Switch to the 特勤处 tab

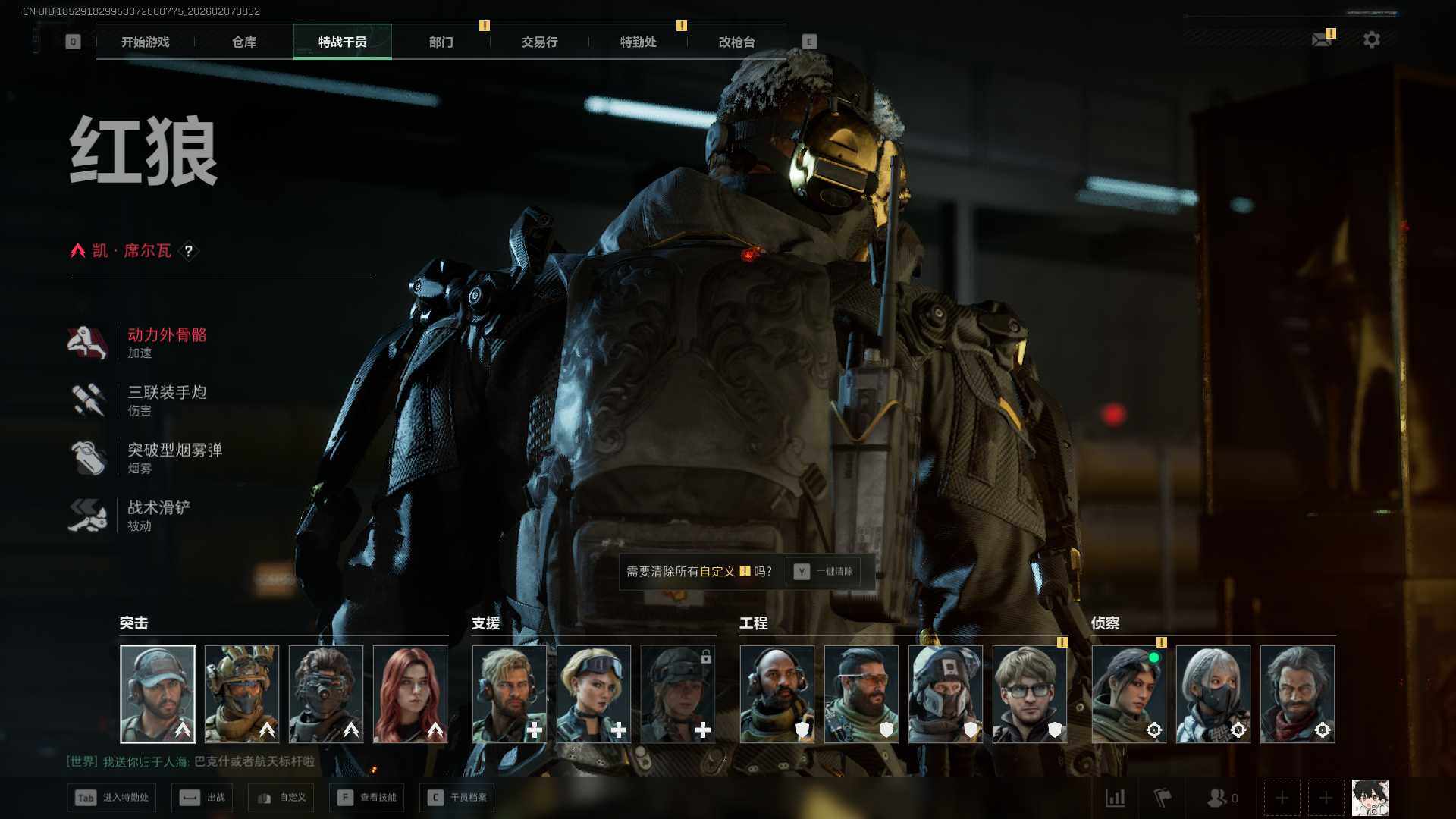tap(638, 42)
